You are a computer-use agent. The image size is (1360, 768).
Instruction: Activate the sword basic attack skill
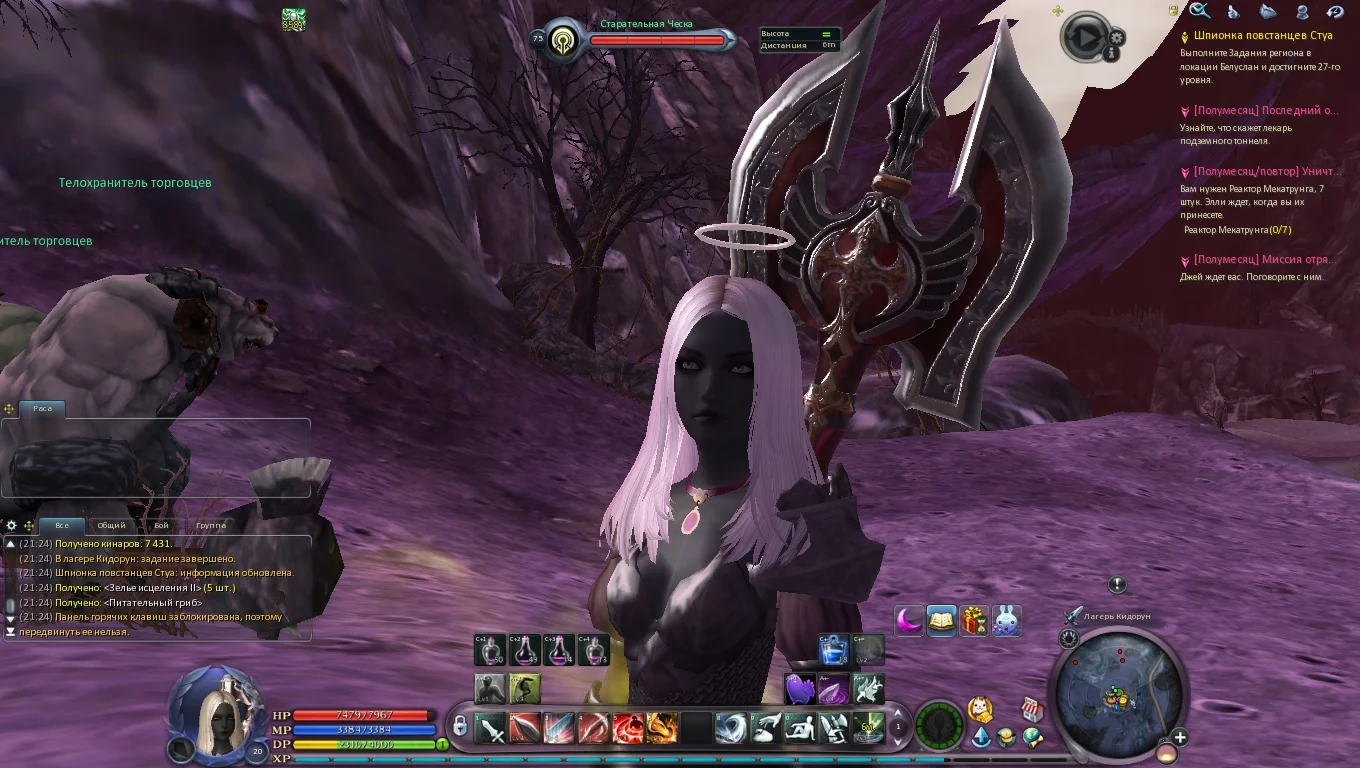[x=491, y=729]
